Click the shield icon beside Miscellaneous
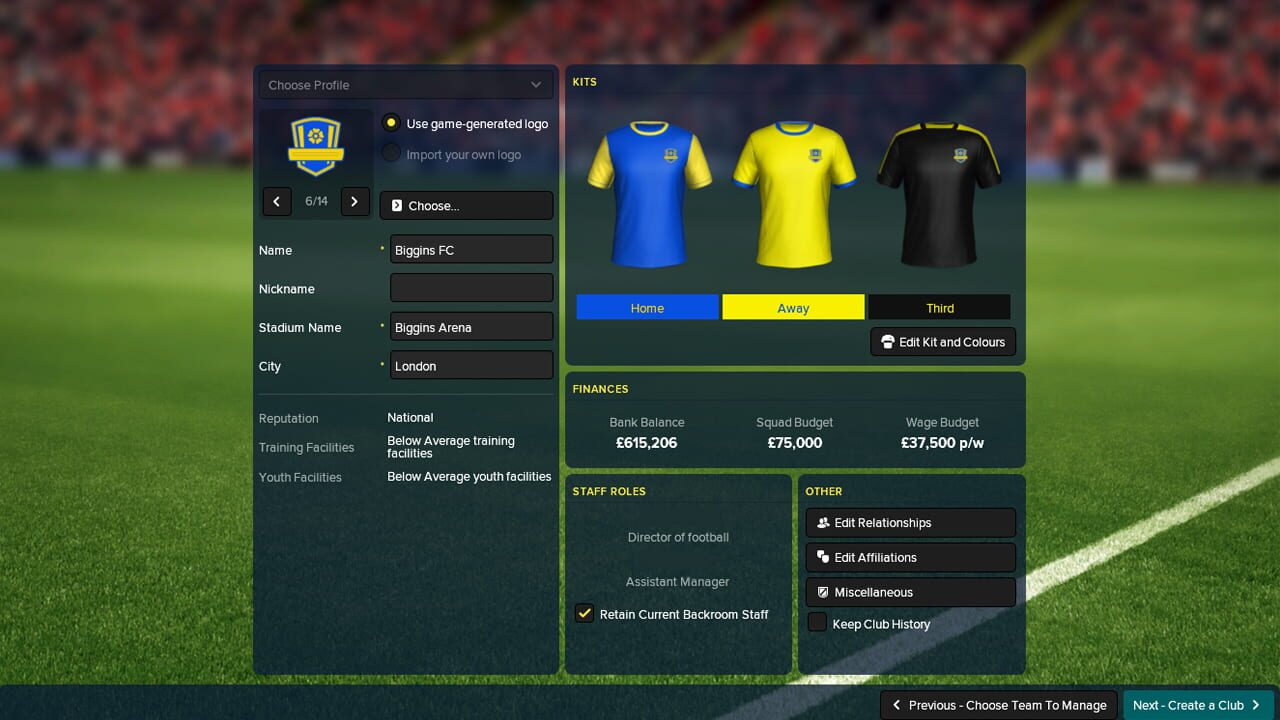 [822, 592]
